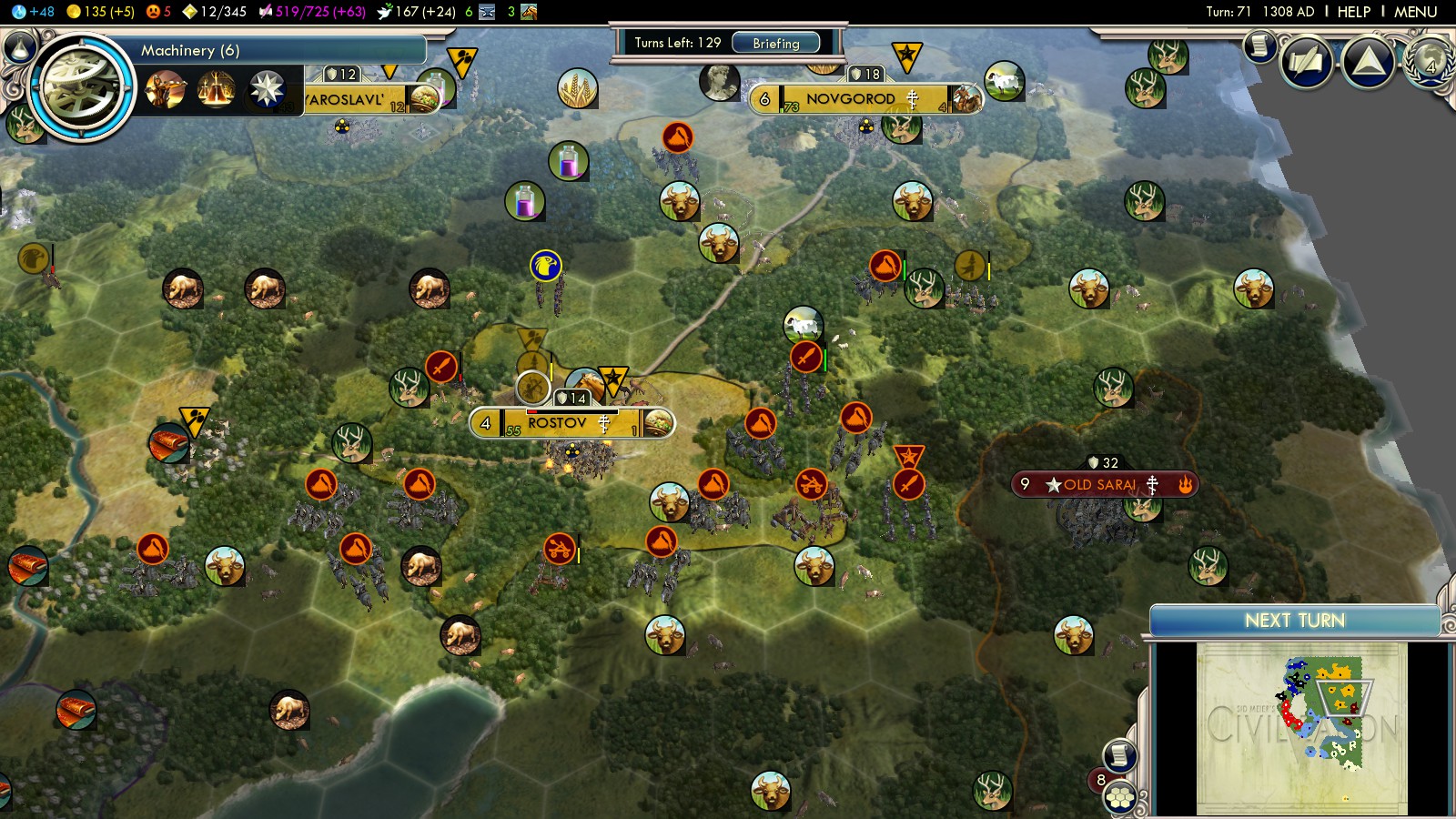
Task: Open the scroll-and-quill advisor button
Action: [1260, 45]
